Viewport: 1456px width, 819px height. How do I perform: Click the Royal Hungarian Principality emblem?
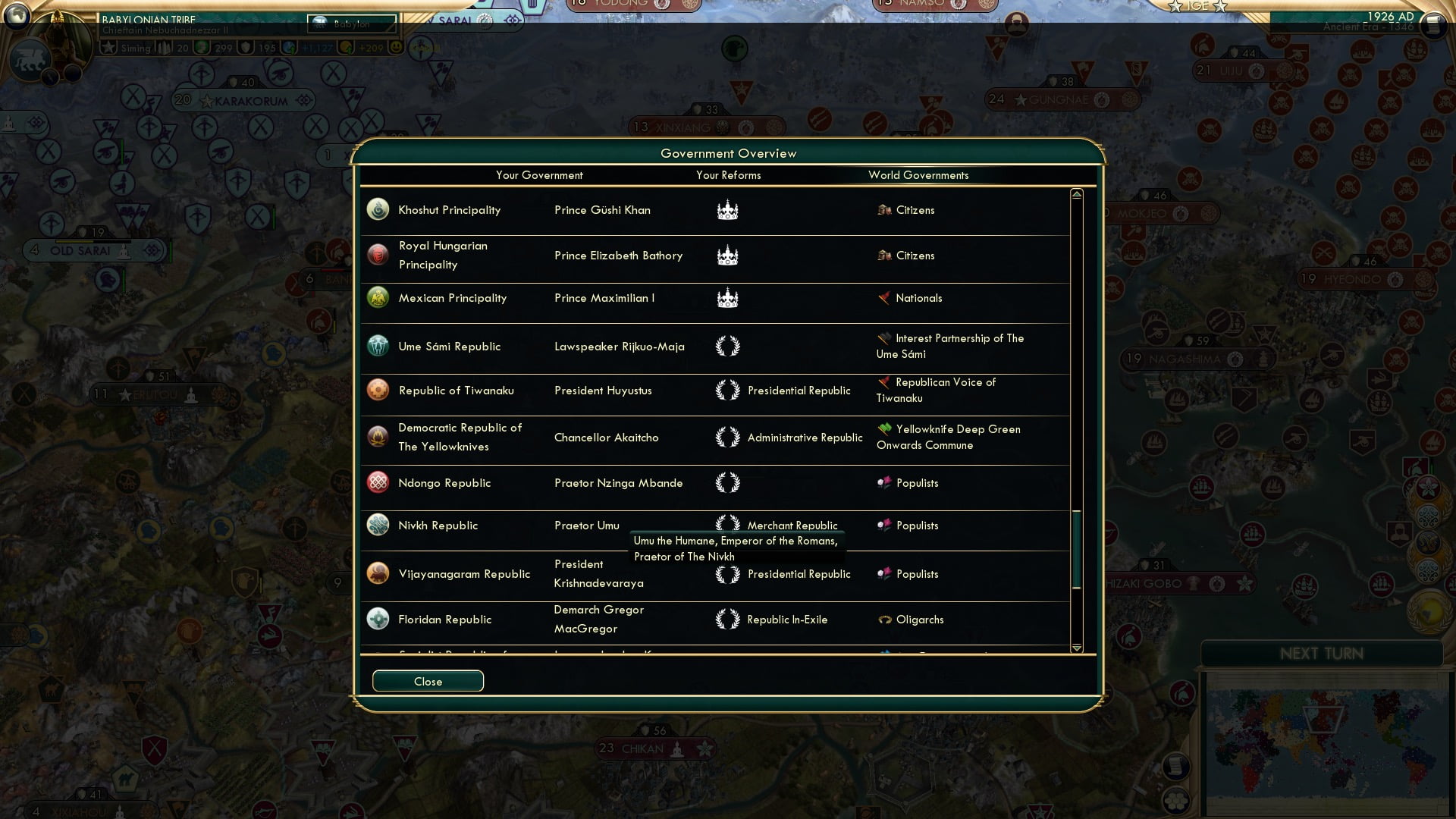[x=378, y=256]
